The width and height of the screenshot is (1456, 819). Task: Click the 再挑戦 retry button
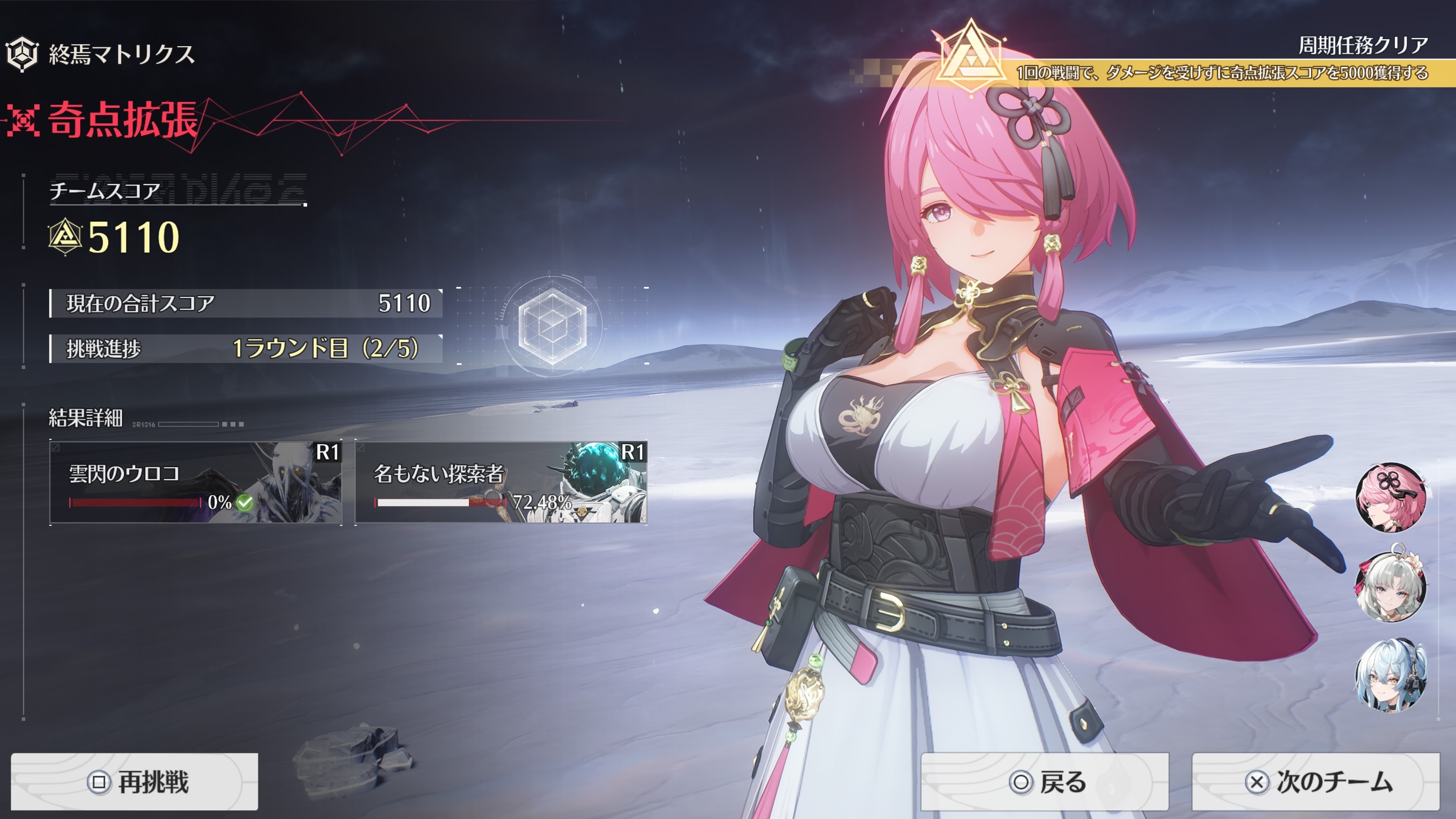pyautogui.click(x=135, y=782)
